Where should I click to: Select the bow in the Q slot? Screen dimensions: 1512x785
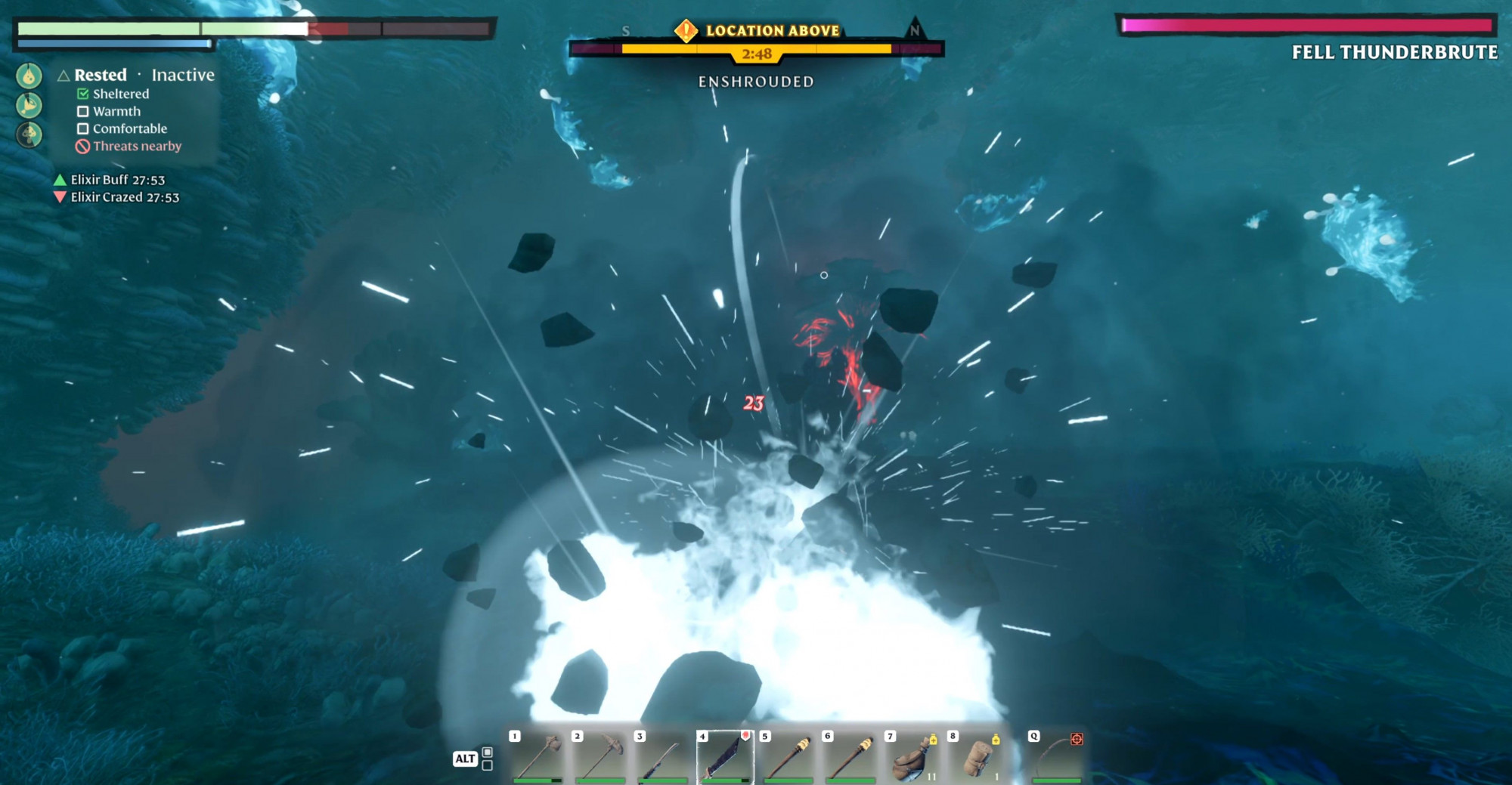(x=1057, y=756)
